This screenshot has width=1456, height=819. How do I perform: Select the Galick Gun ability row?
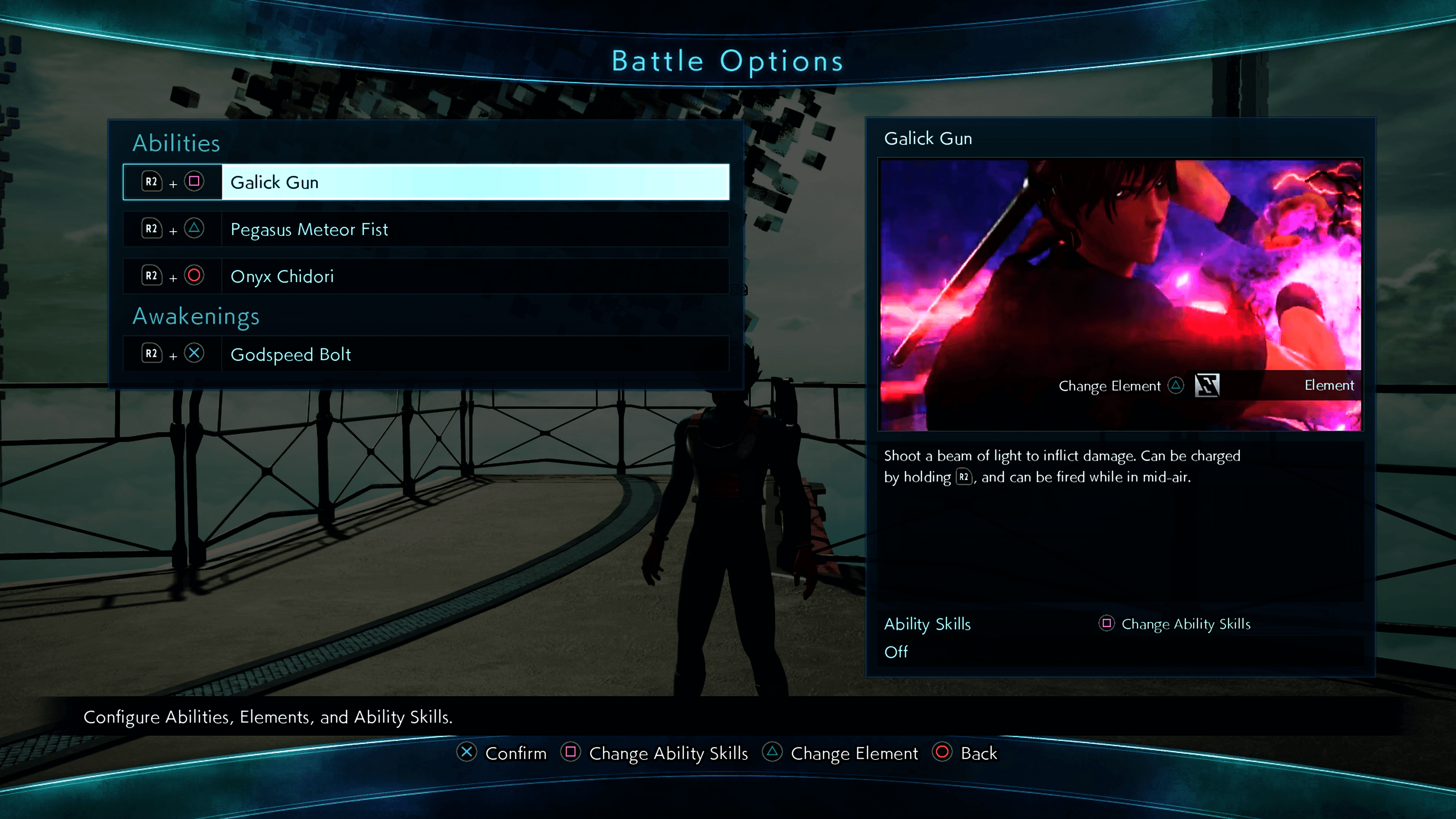[425, 182]
